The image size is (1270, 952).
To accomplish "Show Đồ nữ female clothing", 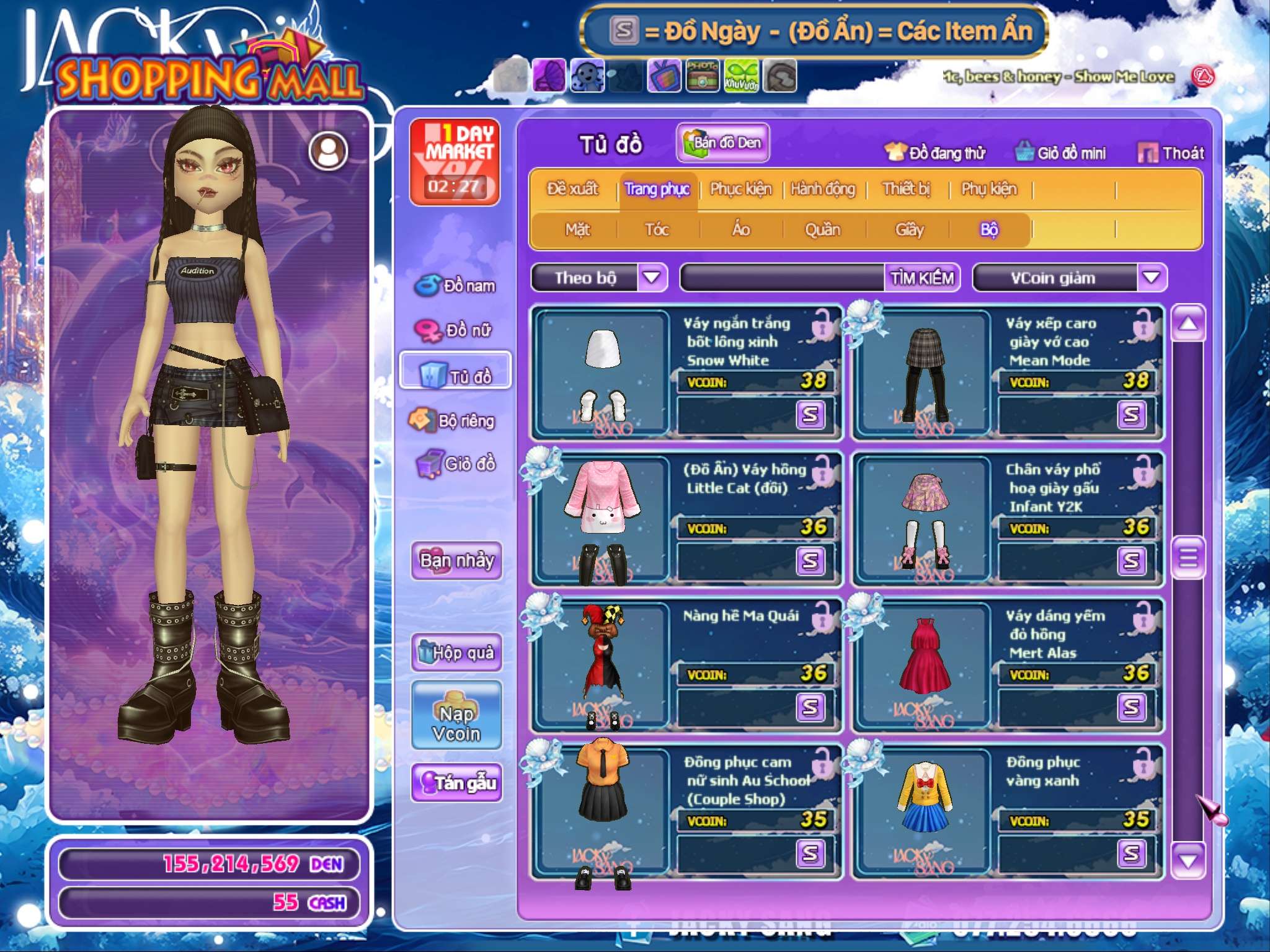I will (456, 330).
